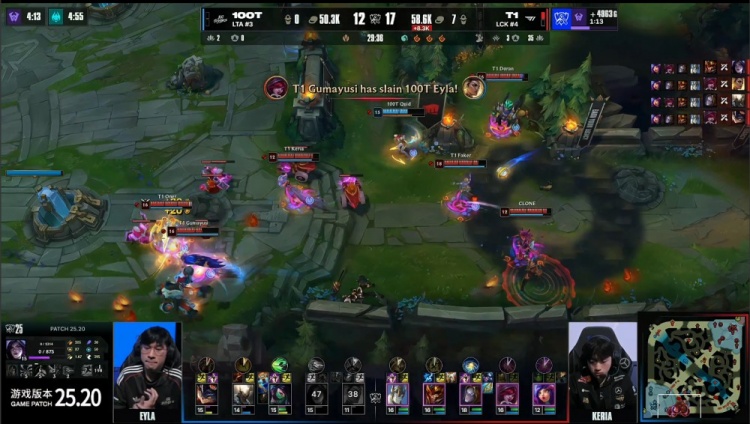Click the Game Patch 25.20 banner
750x424 pixels.
[55, 397]
